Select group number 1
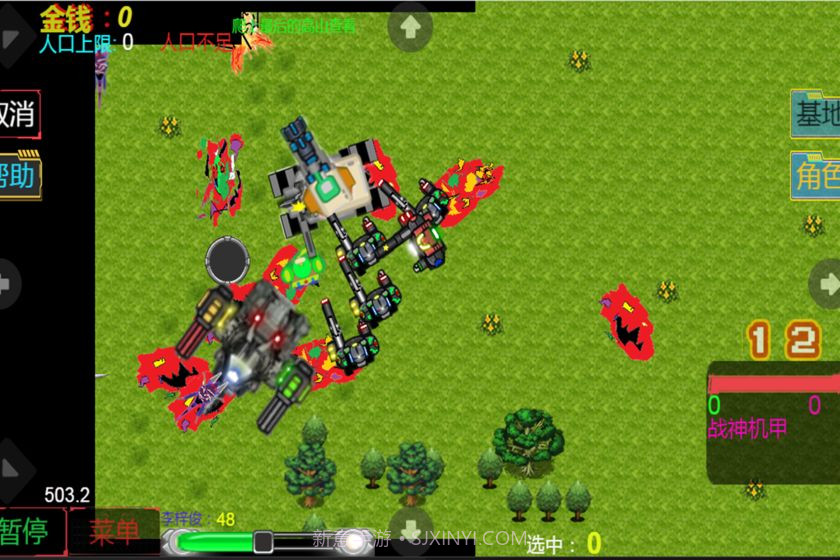 coord(760,341)
